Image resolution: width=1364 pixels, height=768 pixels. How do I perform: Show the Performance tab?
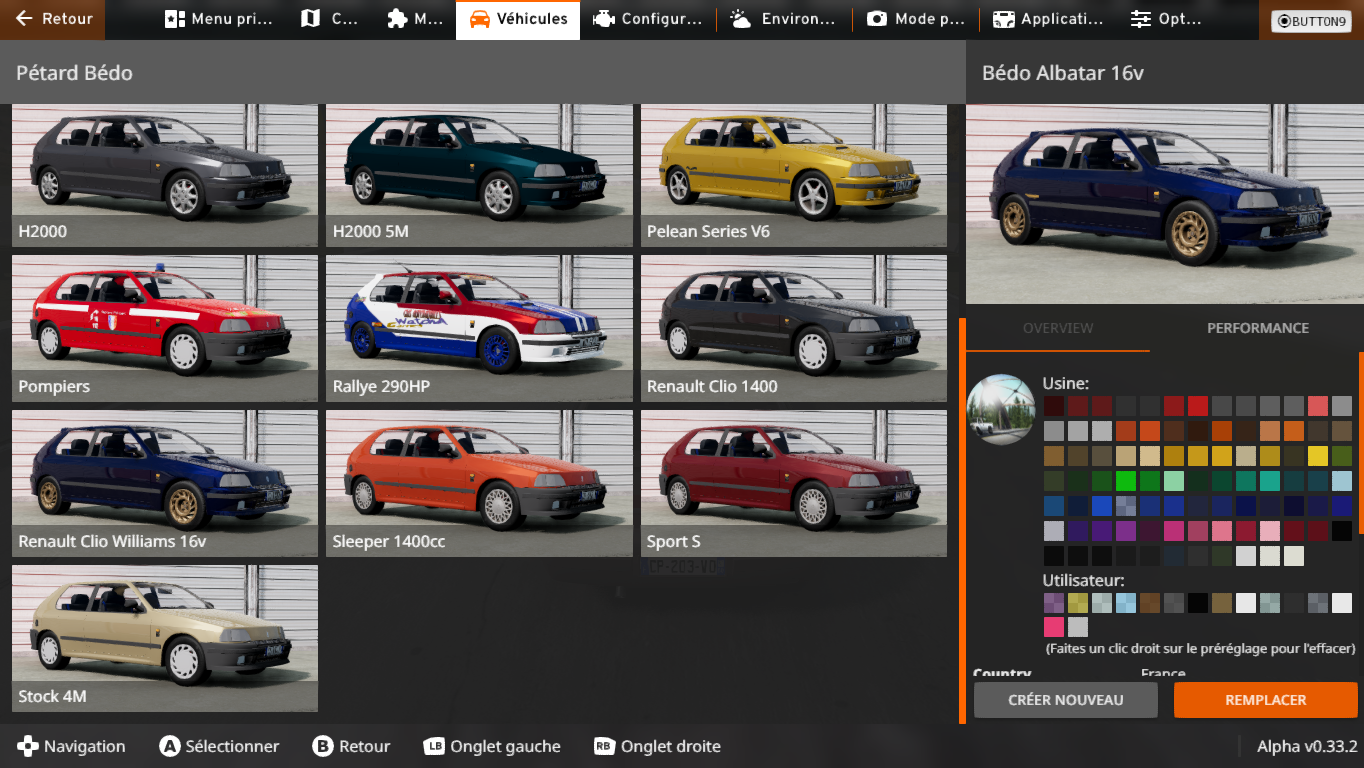pyautogui.click(x=1257, y=328)
